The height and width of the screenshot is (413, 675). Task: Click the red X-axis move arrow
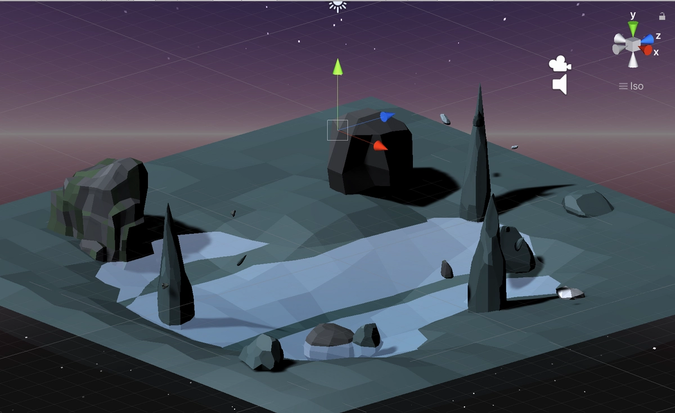(x=379, y=146)
